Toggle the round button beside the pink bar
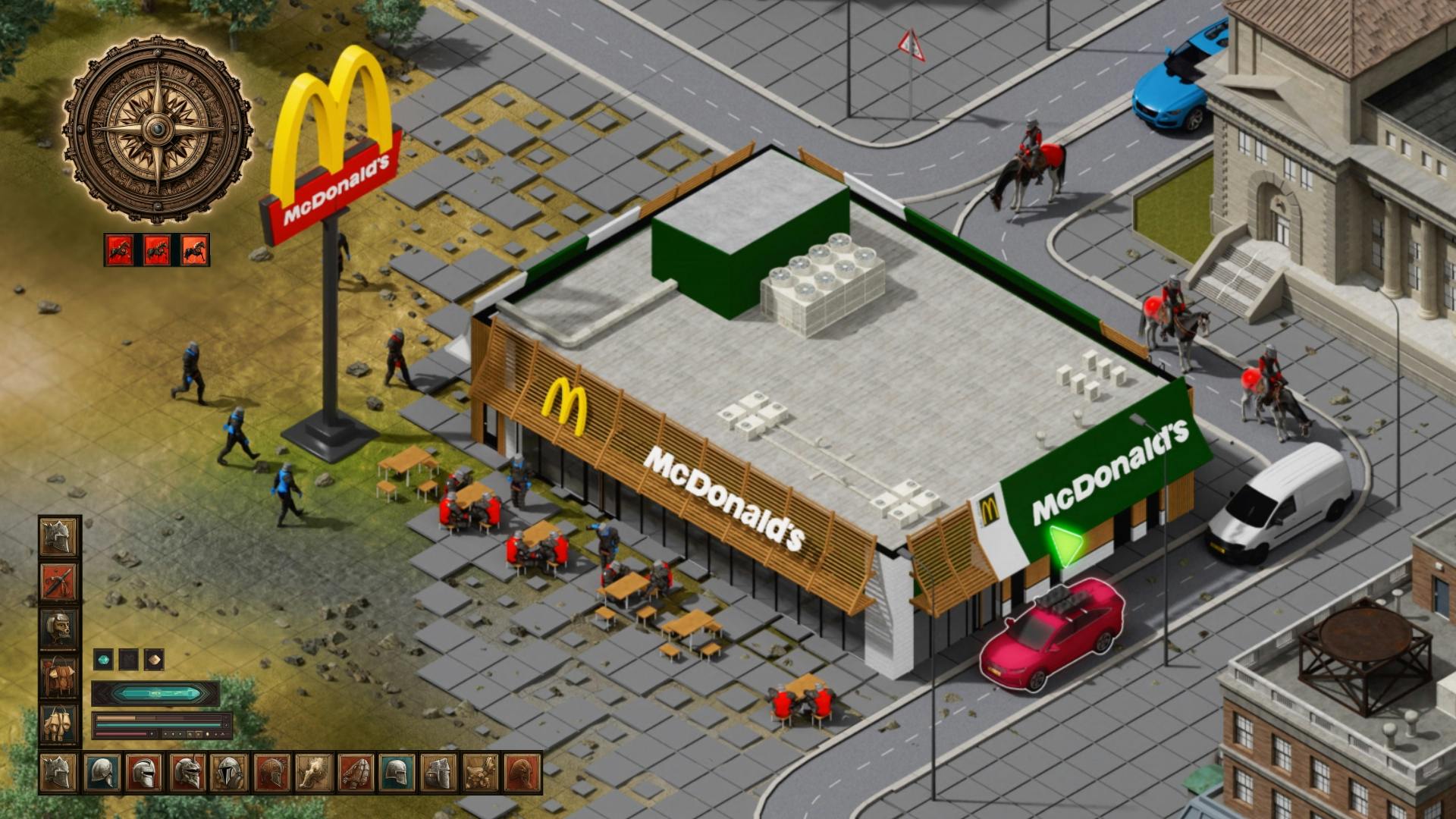The width and height of the screenshot is (1456, 819). click(x=152, y=733)
